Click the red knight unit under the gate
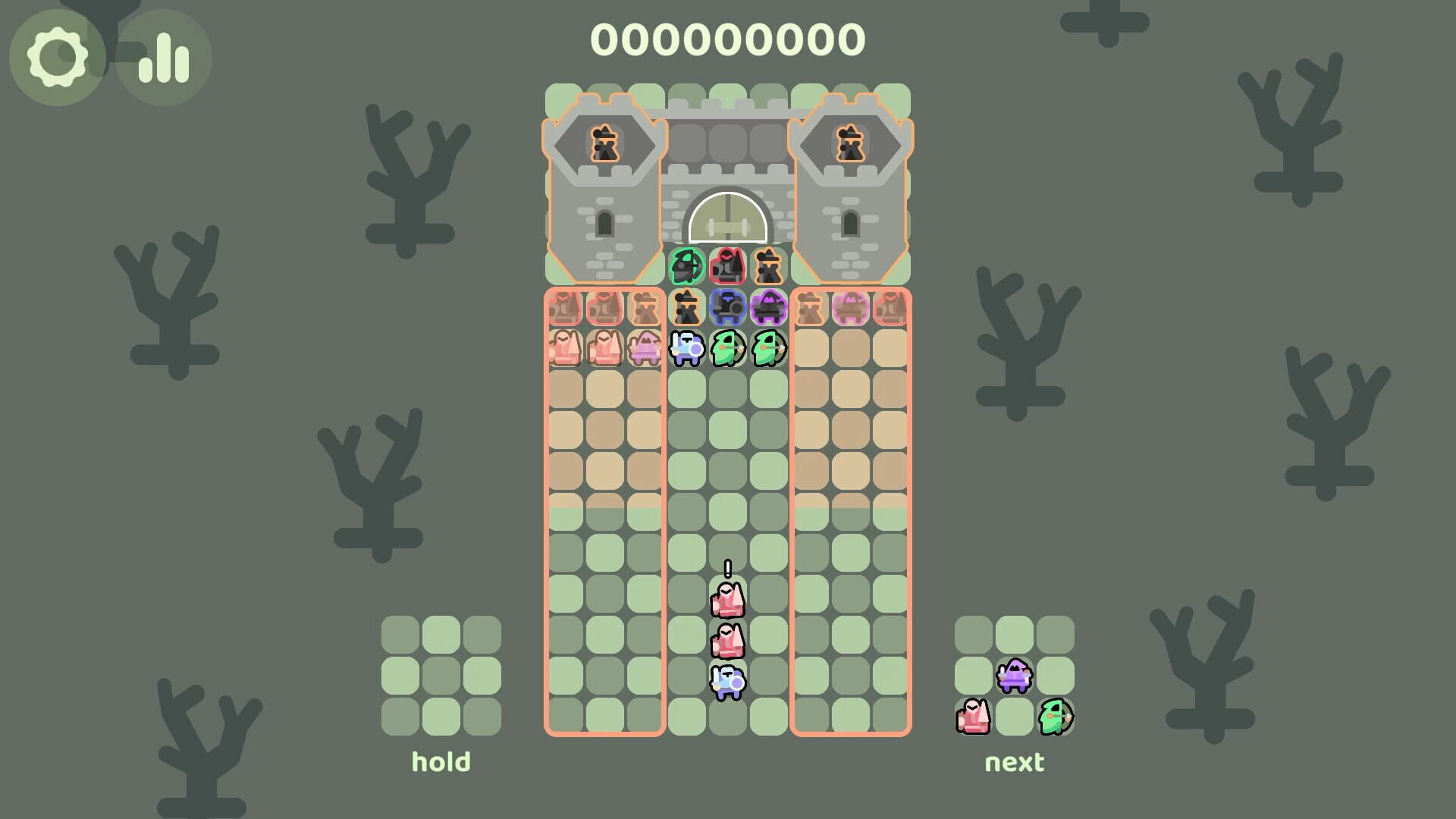This screenshot has width=1456, height=819. 728,267
